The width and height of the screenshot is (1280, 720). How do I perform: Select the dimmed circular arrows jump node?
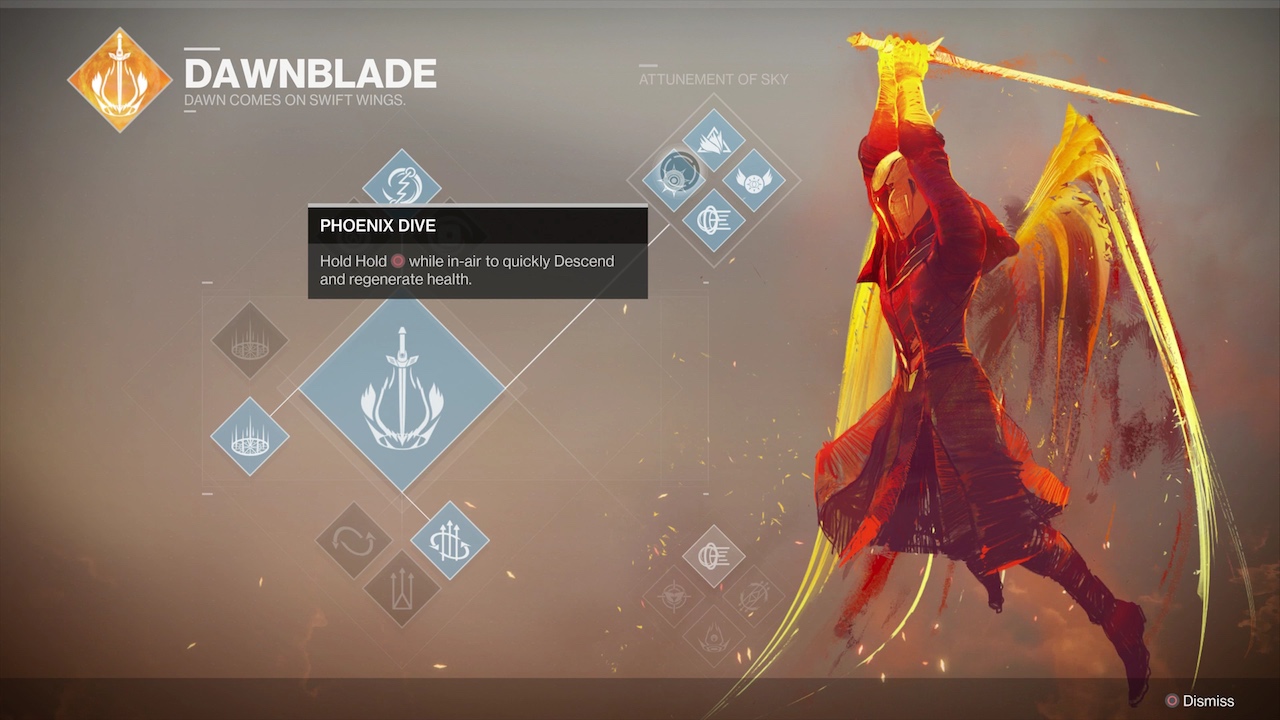click(x=354, y=541)
